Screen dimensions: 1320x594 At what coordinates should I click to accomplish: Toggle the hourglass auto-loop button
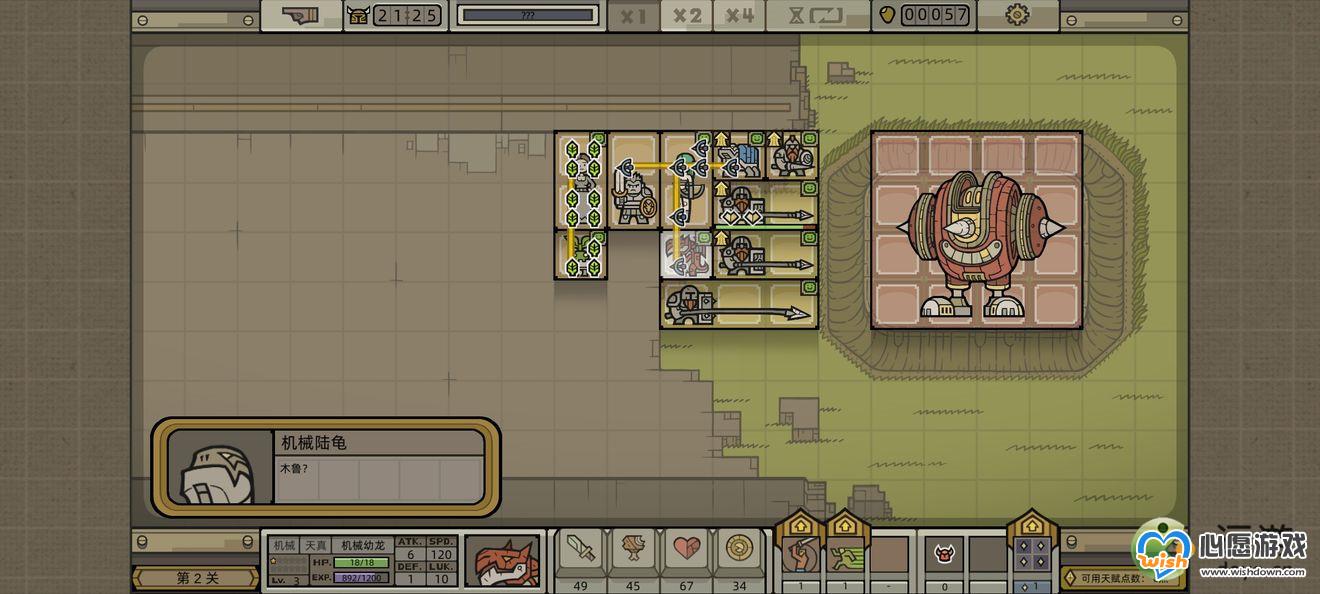pos(817,16)
